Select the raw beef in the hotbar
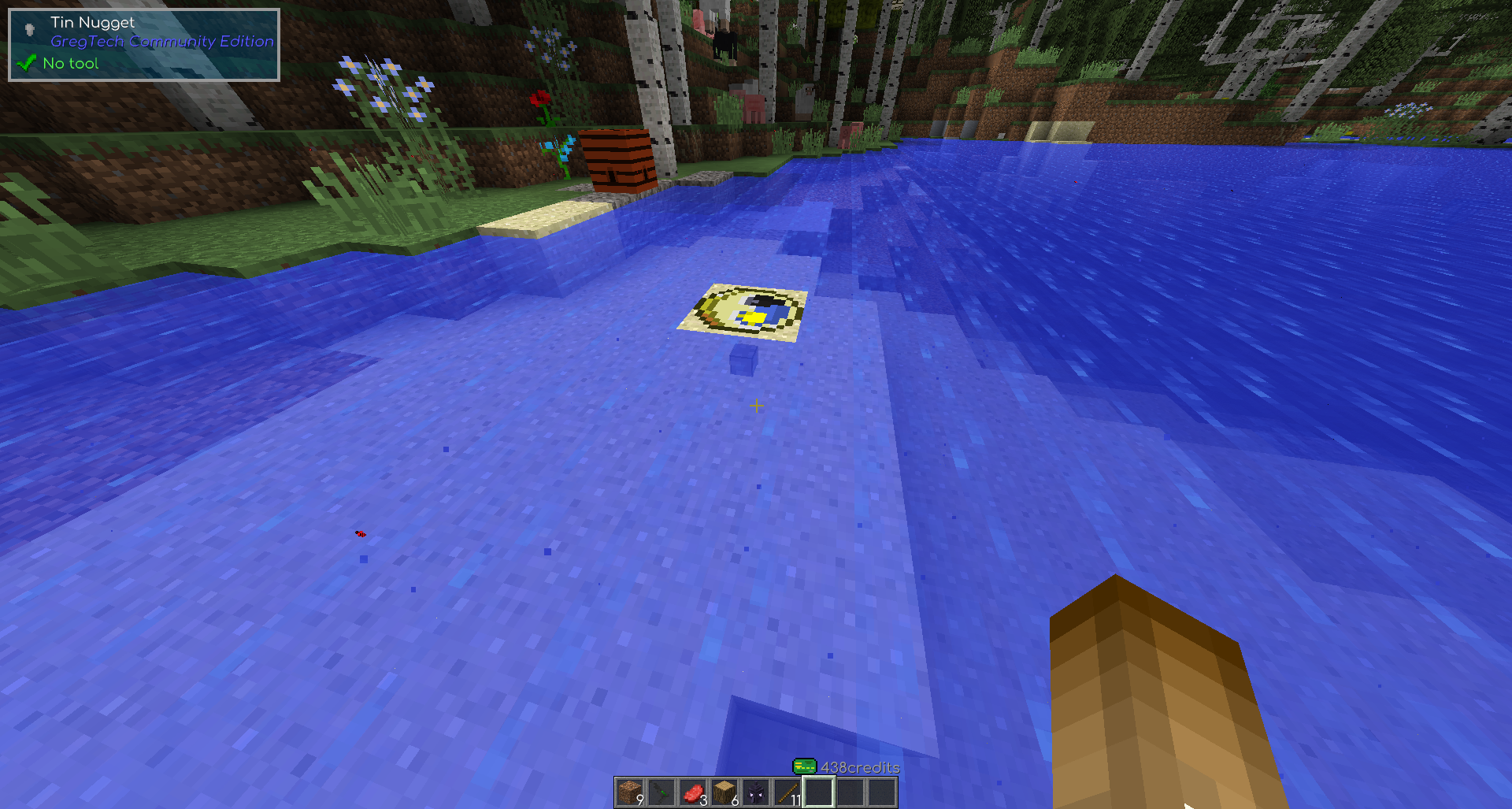 [692, 792]
